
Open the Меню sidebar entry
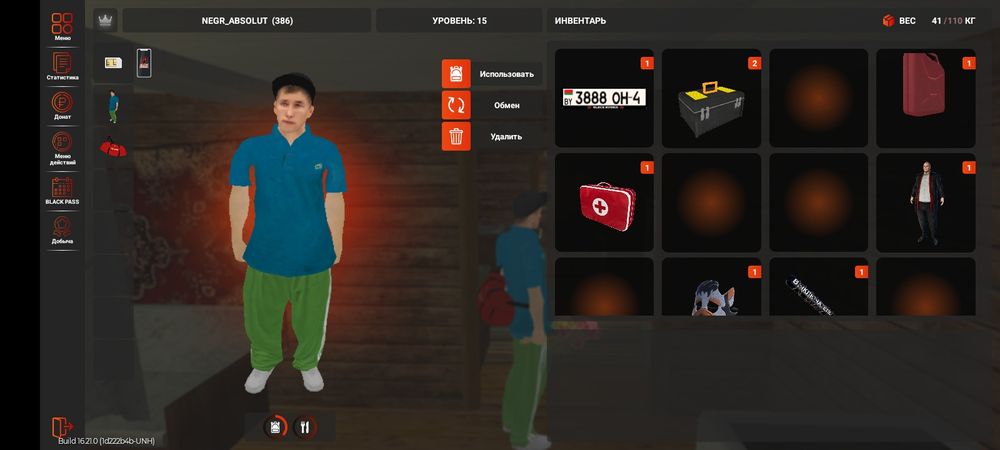click(62, 26)
